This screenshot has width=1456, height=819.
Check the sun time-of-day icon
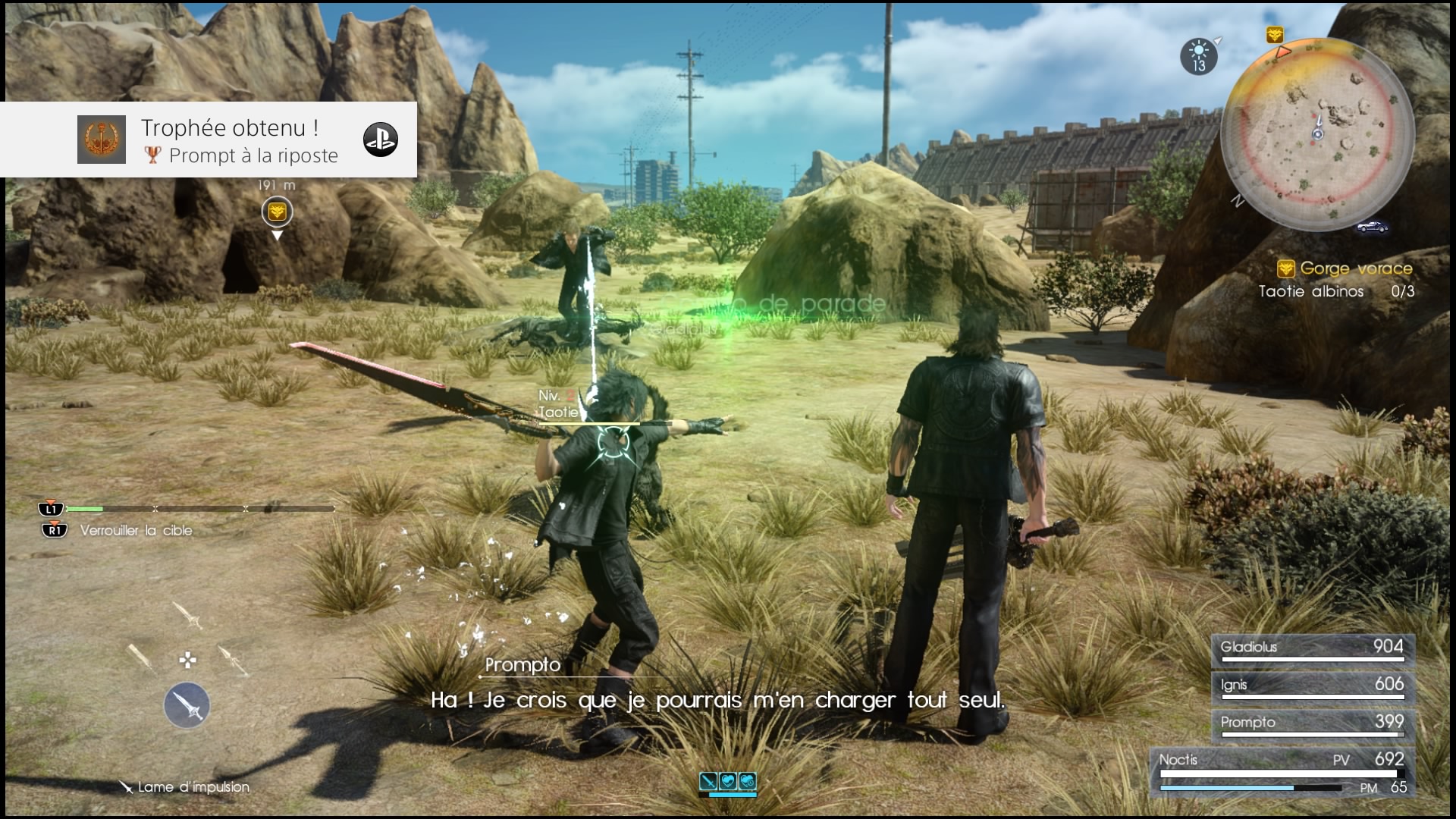click(x=1199, y=56)
